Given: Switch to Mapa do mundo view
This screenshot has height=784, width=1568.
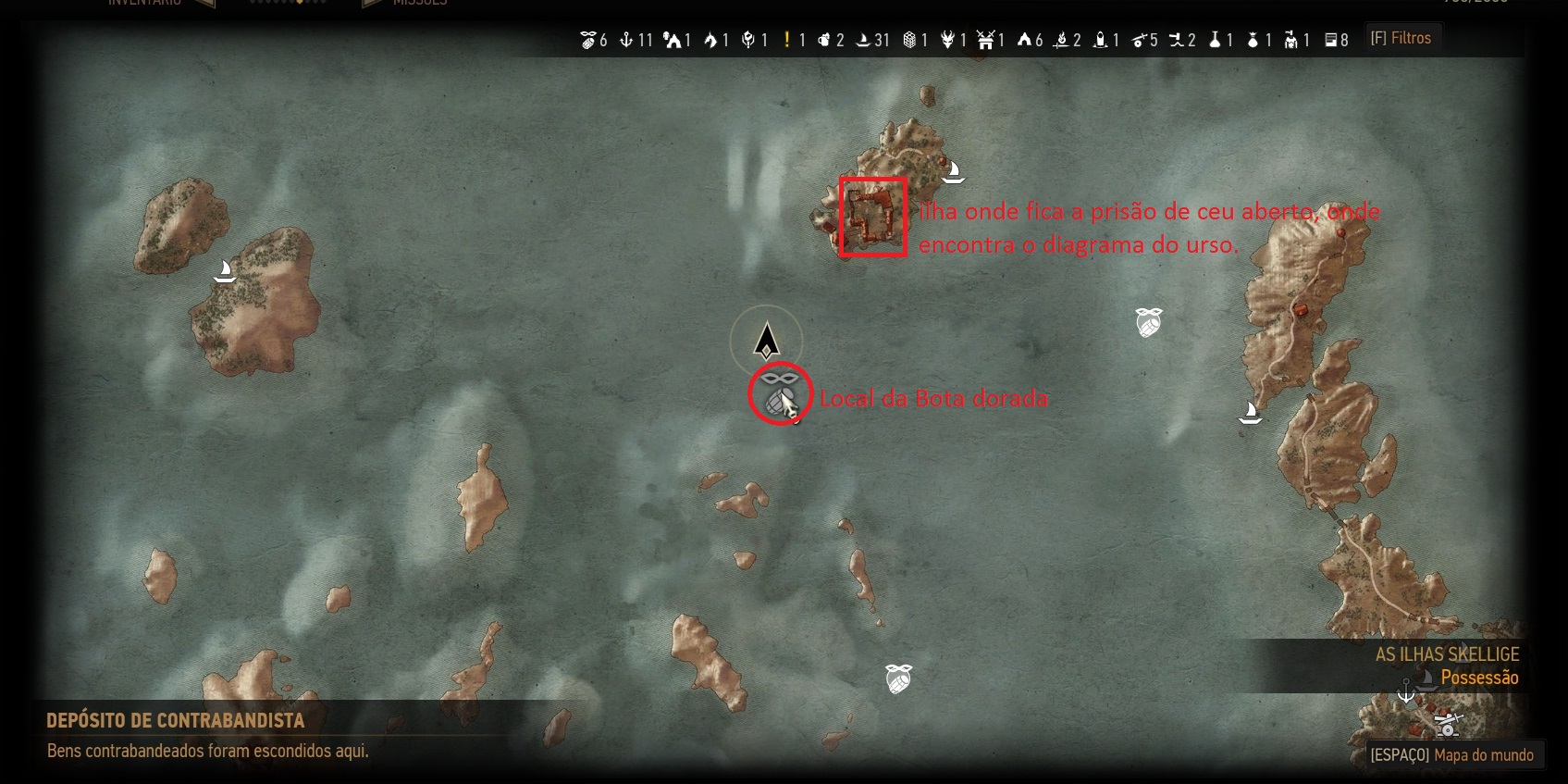Looking at the screenshot, I should (x=1451, y=754).
